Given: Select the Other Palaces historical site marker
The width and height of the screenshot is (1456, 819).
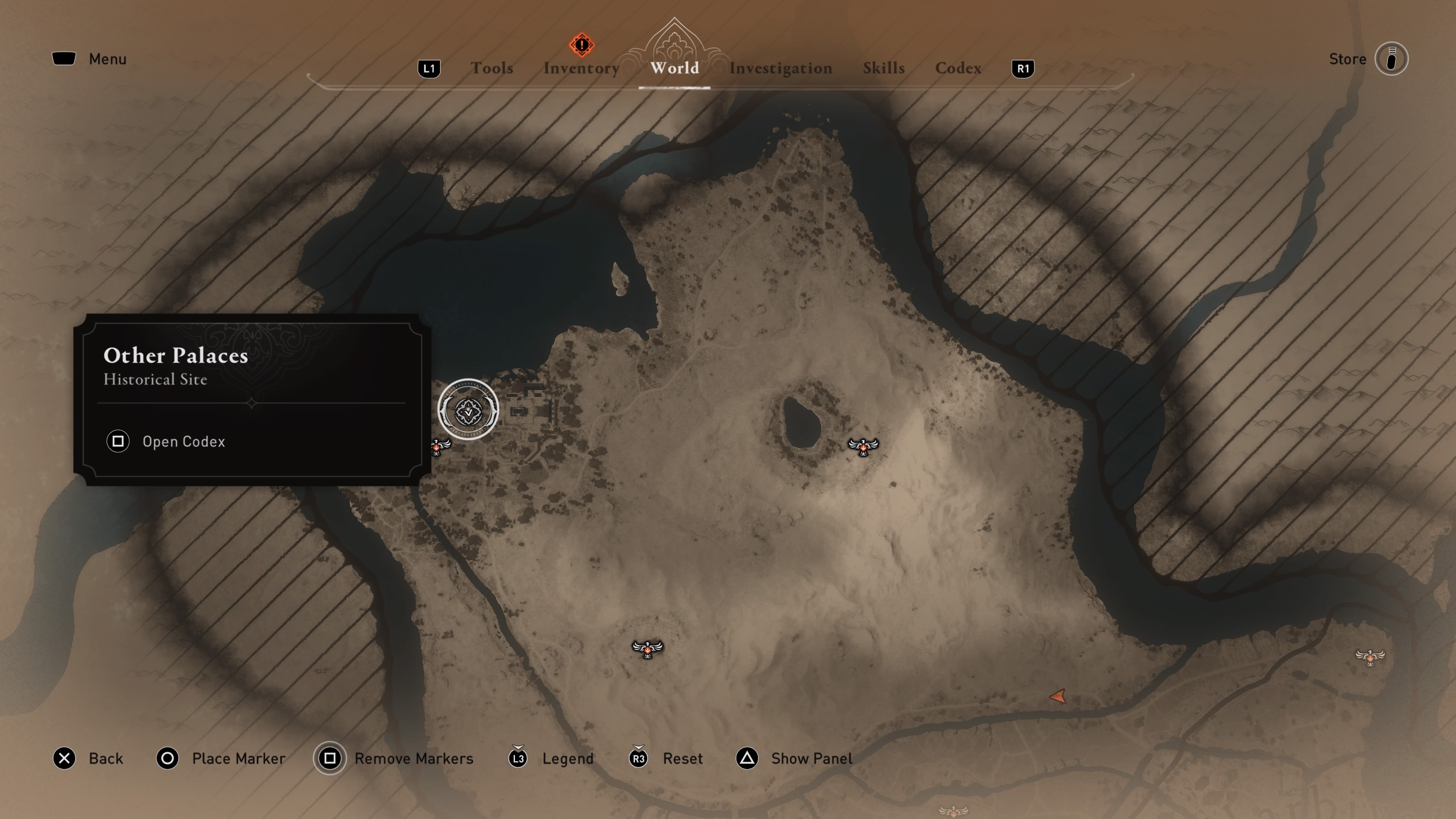Looking at the screenshot, I should 468,410.
